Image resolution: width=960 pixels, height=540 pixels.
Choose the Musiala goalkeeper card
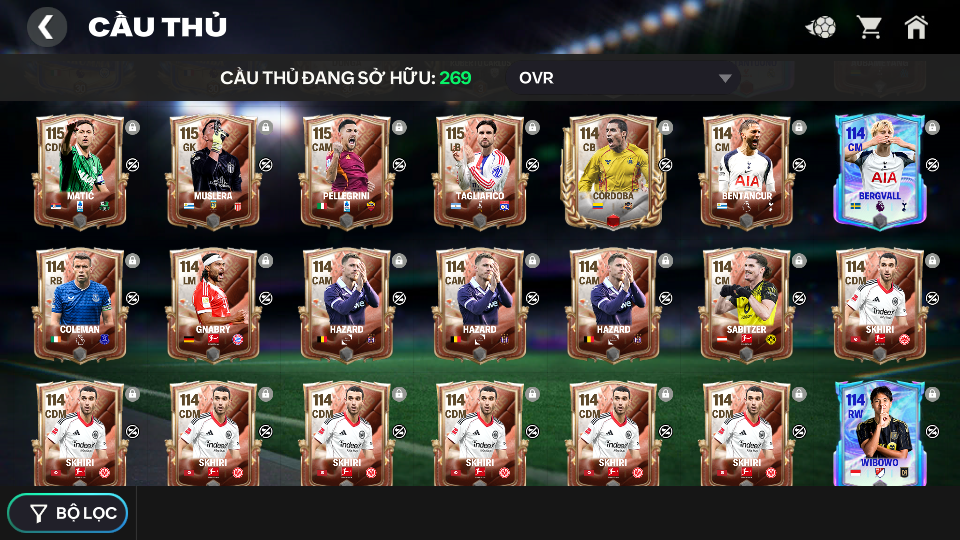pyautogui.click(x=212, y=172)
